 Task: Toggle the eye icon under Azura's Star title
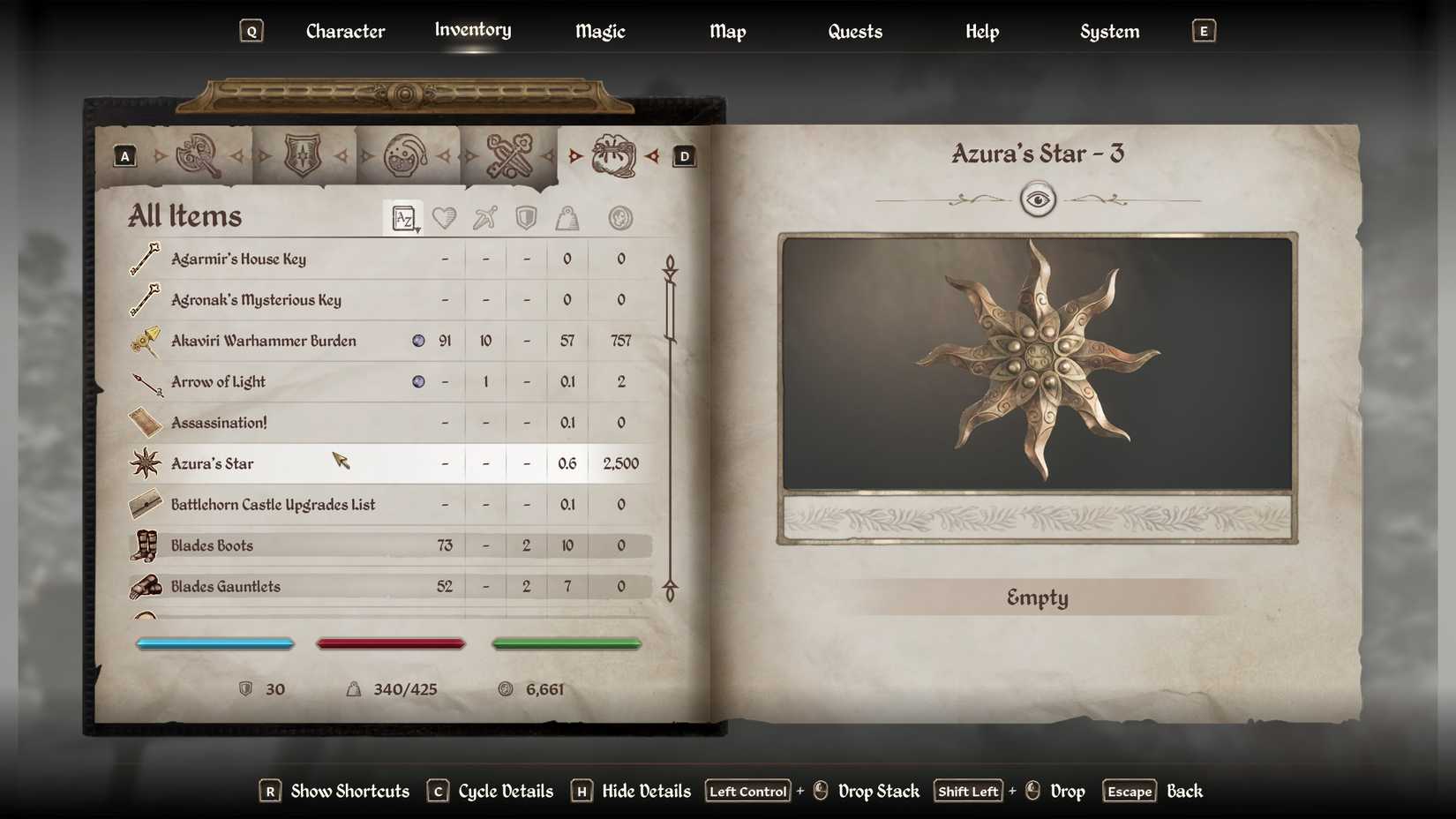pos(1038,199)
